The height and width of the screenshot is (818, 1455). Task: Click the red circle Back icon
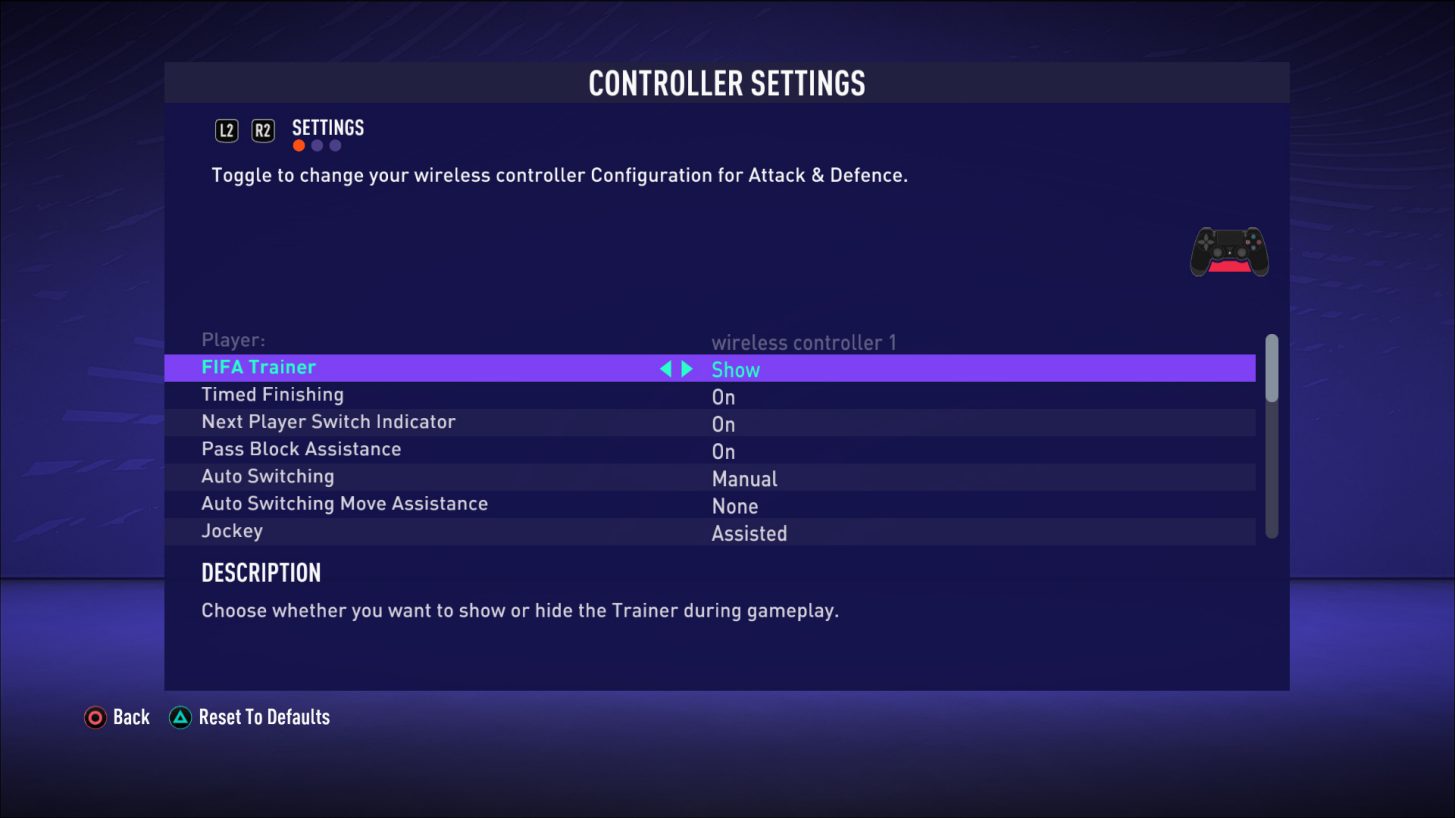(x=95, y=717)
